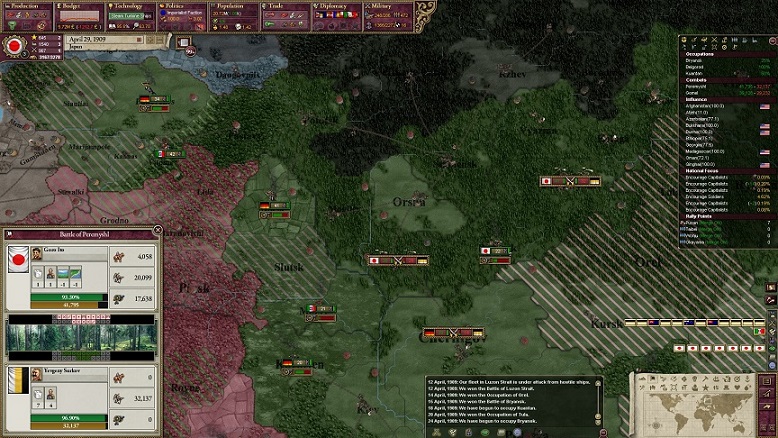Screen dimensions: 778x438
Task: Select the Peremyshl combat entry in the outliner
Action: 702,86
